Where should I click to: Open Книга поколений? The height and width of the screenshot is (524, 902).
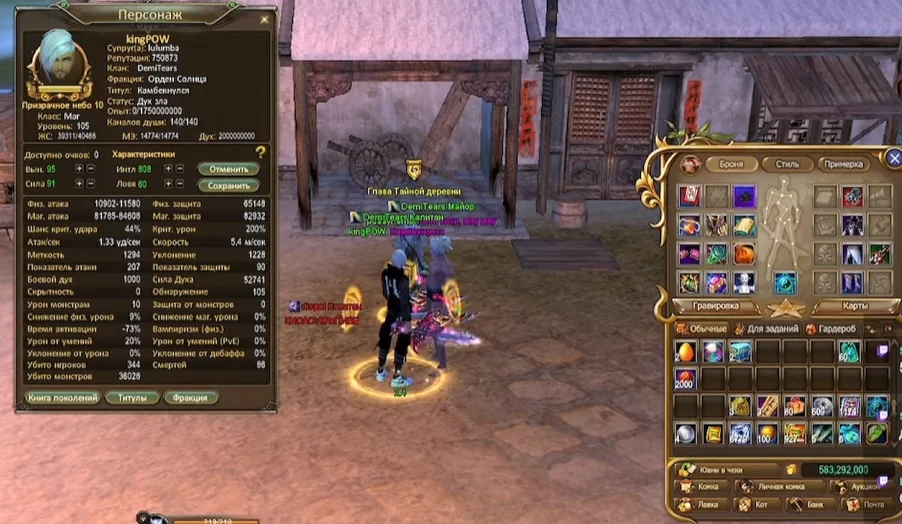coord(62,398)
